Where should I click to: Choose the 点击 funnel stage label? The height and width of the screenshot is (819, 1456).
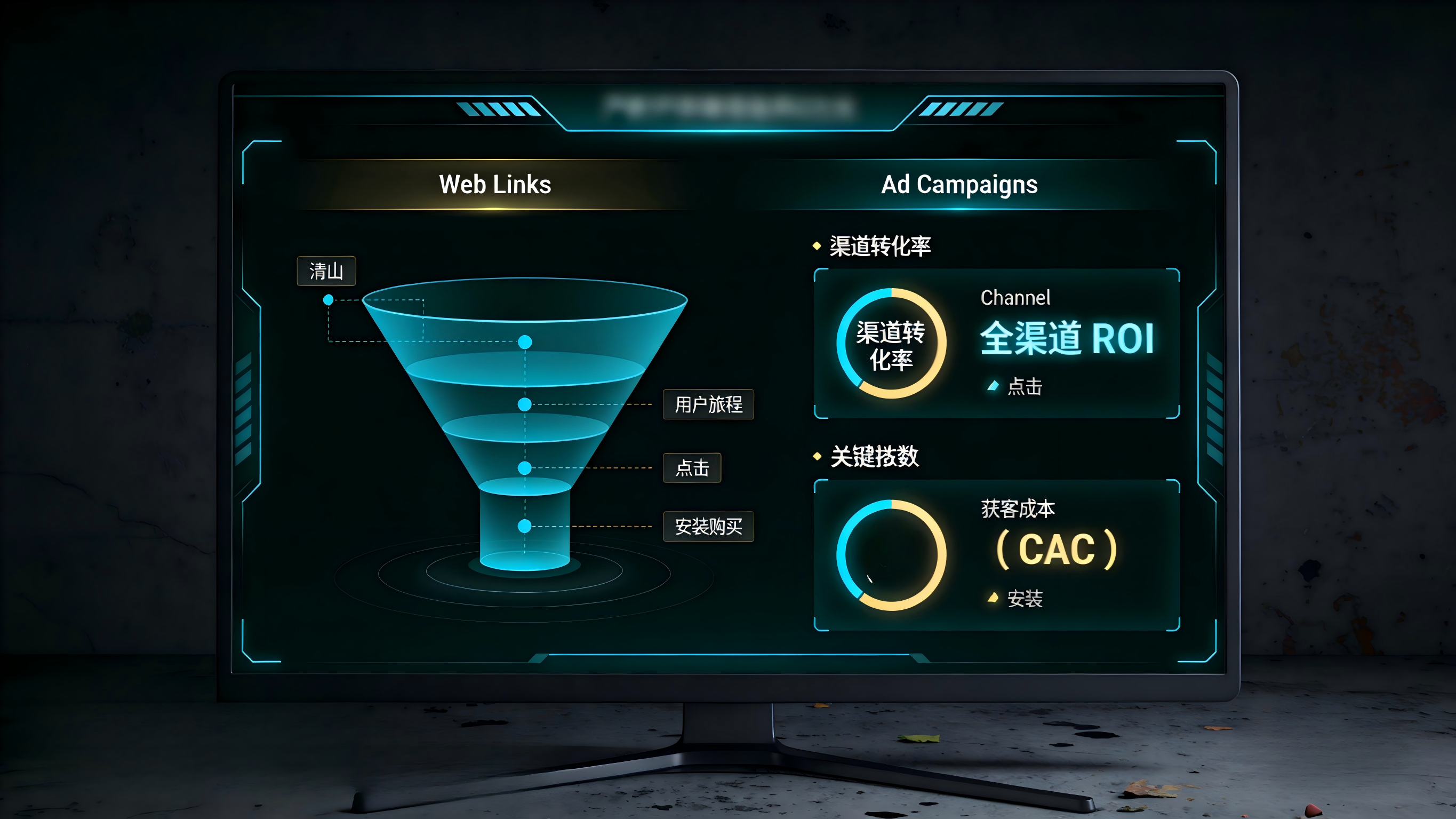click(x=692, y=468)
